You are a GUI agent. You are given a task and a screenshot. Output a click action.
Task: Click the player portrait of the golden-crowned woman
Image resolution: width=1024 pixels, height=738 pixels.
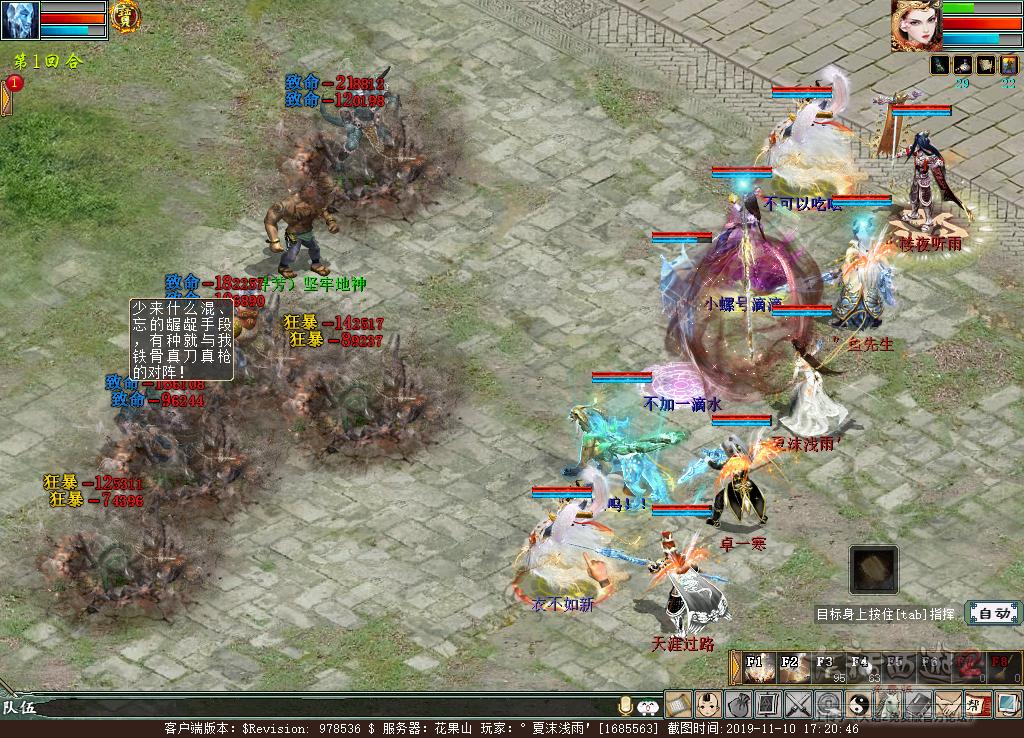point(916,25)
